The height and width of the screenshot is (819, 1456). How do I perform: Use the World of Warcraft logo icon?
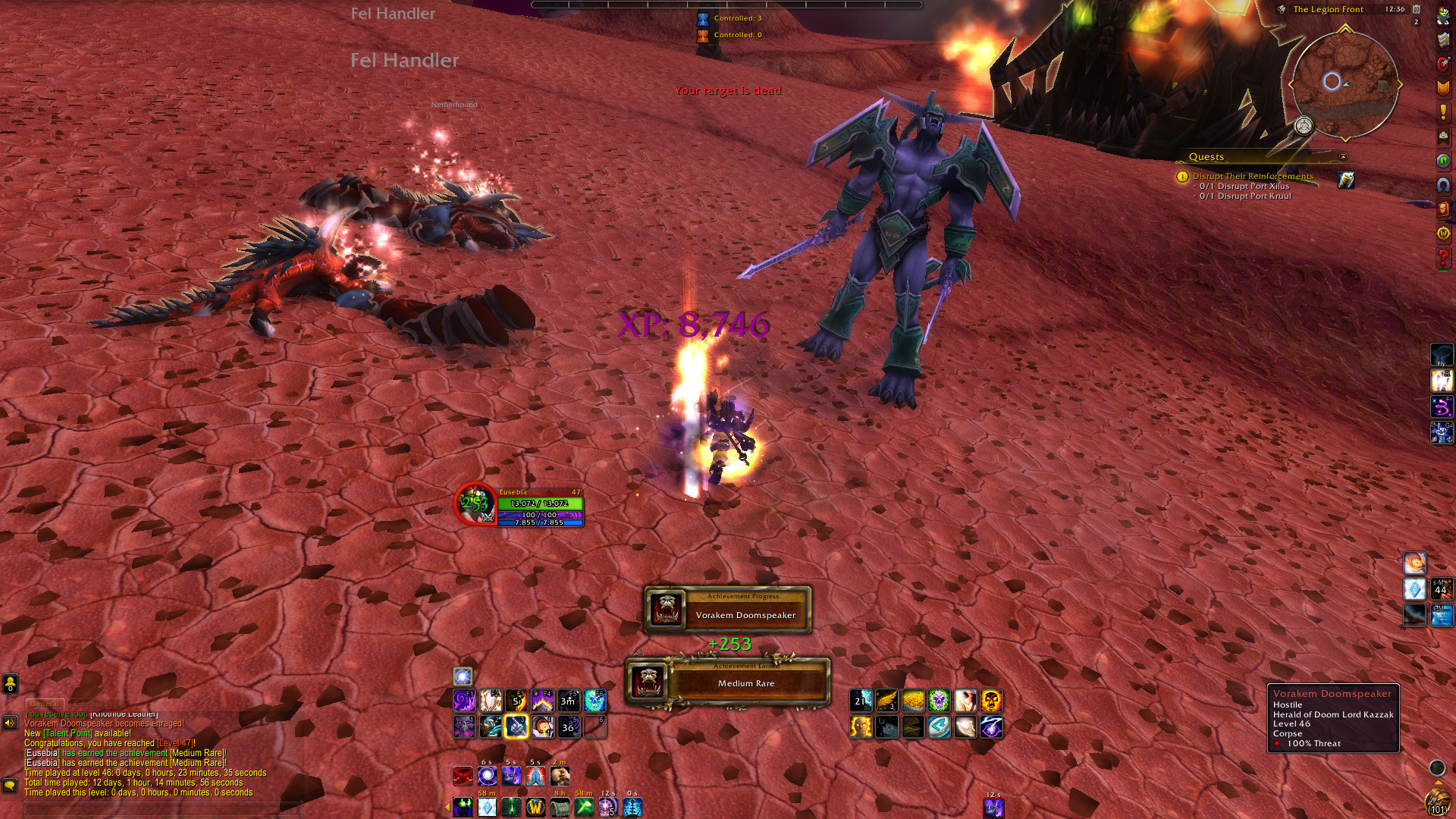pos(535,807)
